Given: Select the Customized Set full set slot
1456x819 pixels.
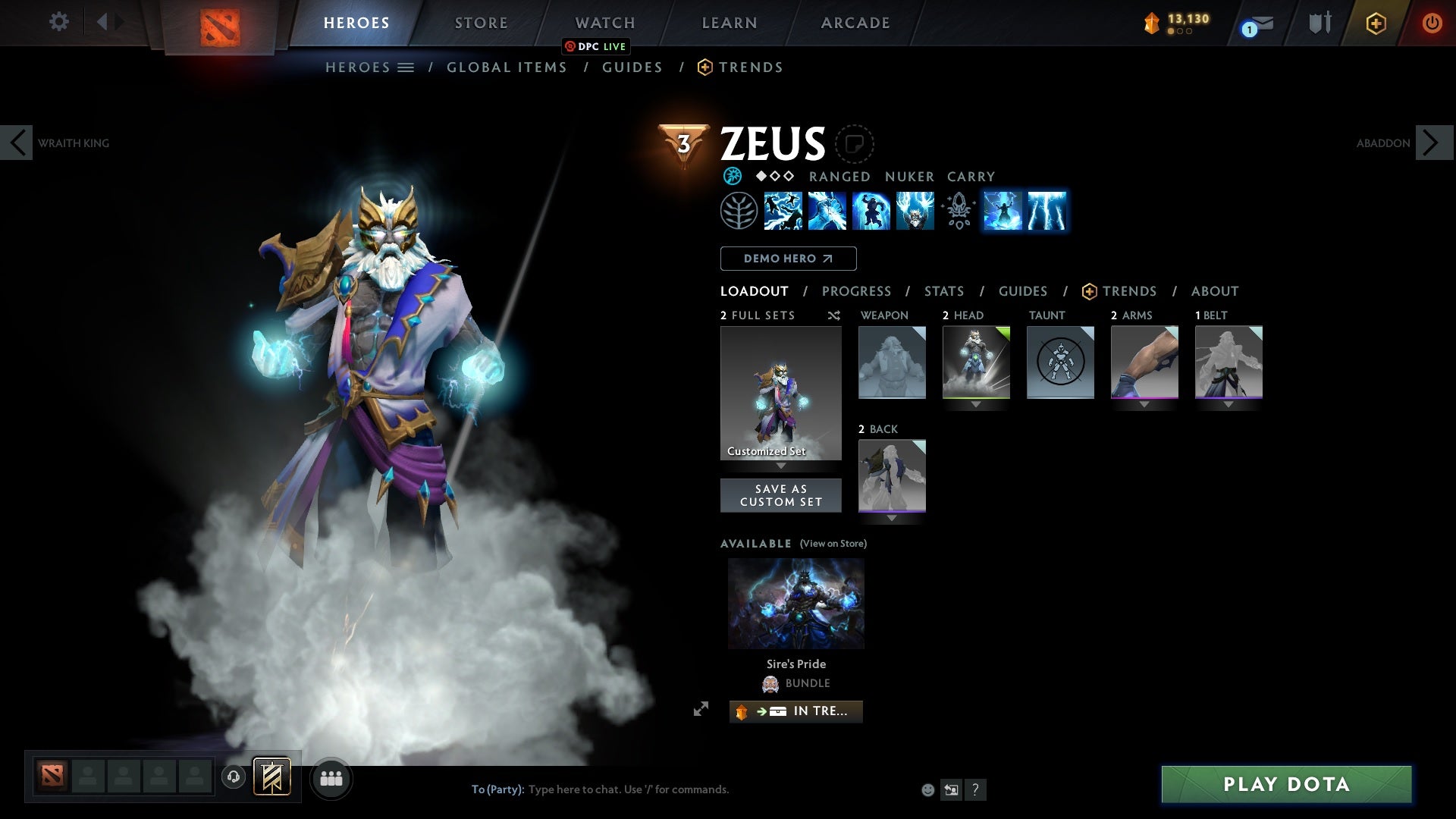Looking at the screenshot, I should coord(780,393).
